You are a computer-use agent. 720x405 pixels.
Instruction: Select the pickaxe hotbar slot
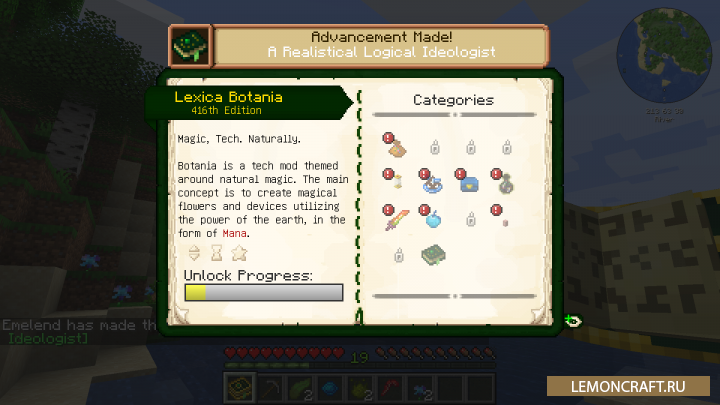click(x=272, y=386)
